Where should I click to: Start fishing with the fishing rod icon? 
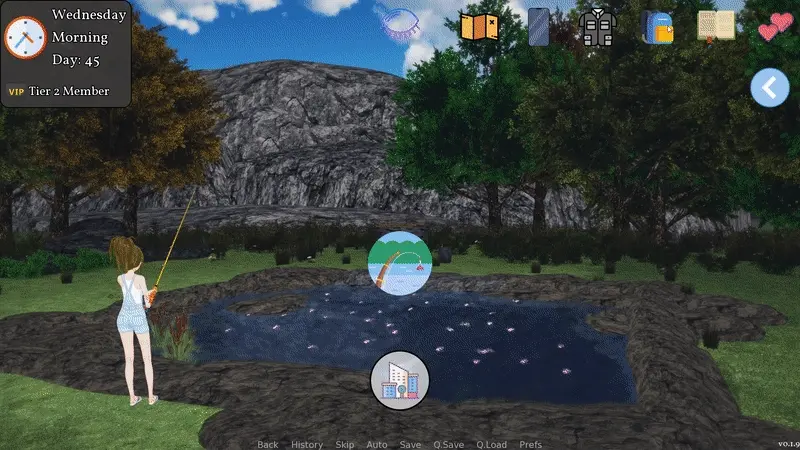[400, 262]
